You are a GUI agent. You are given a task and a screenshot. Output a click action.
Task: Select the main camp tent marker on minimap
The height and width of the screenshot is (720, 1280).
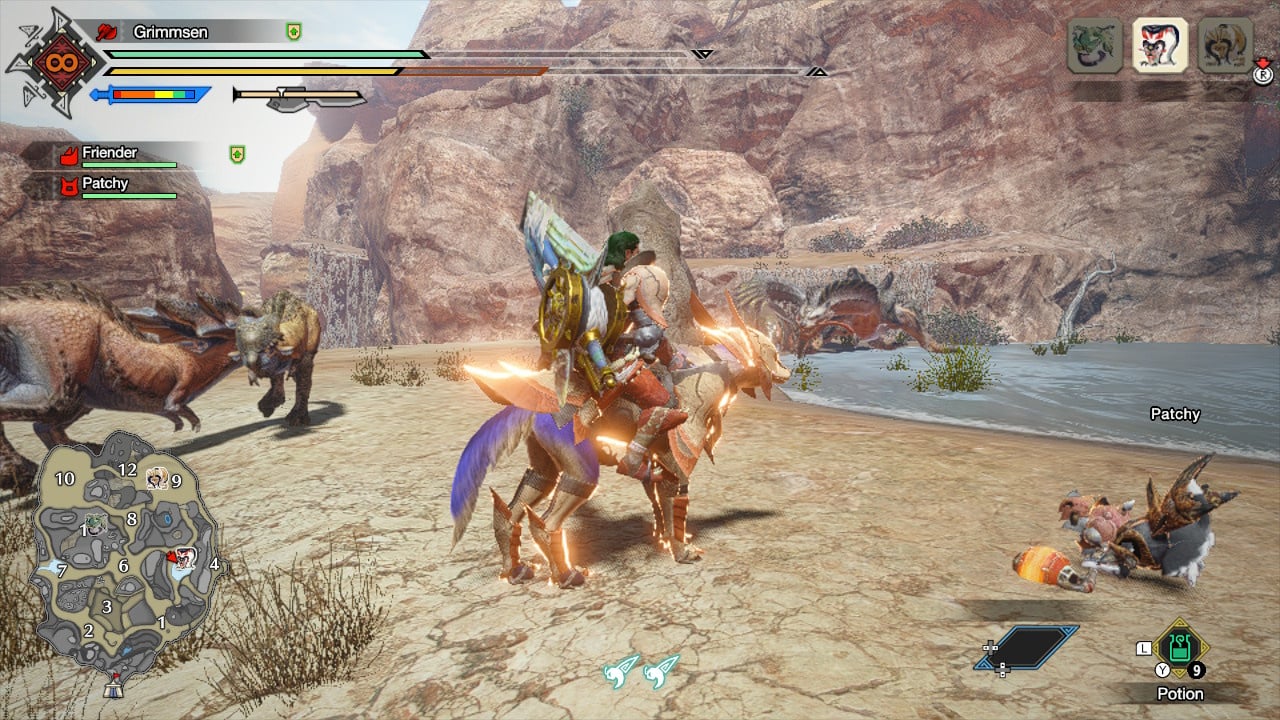pos(112,689)
